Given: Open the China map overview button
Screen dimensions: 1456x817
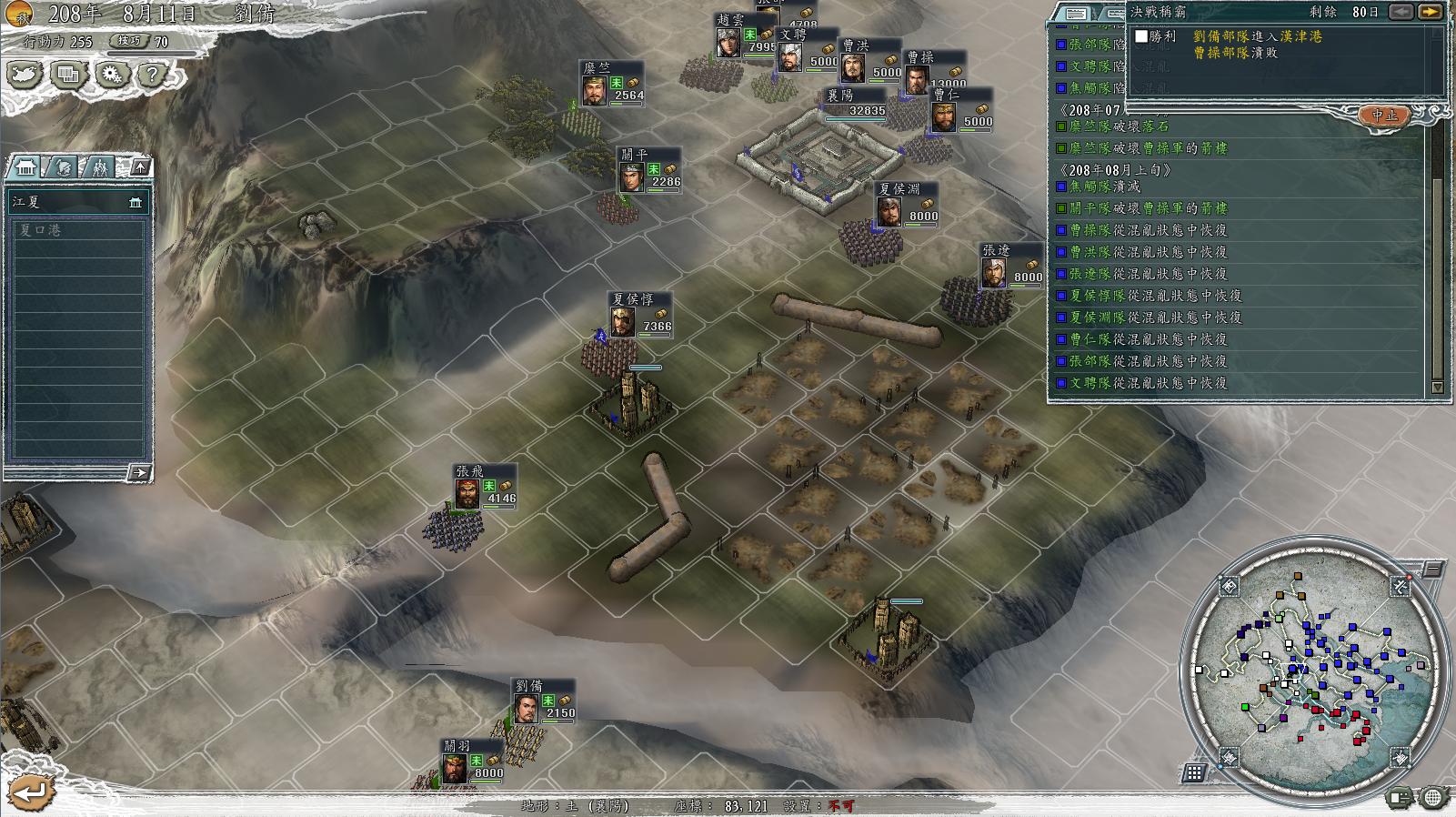Looking at the screenshot, I should [25, 75].
